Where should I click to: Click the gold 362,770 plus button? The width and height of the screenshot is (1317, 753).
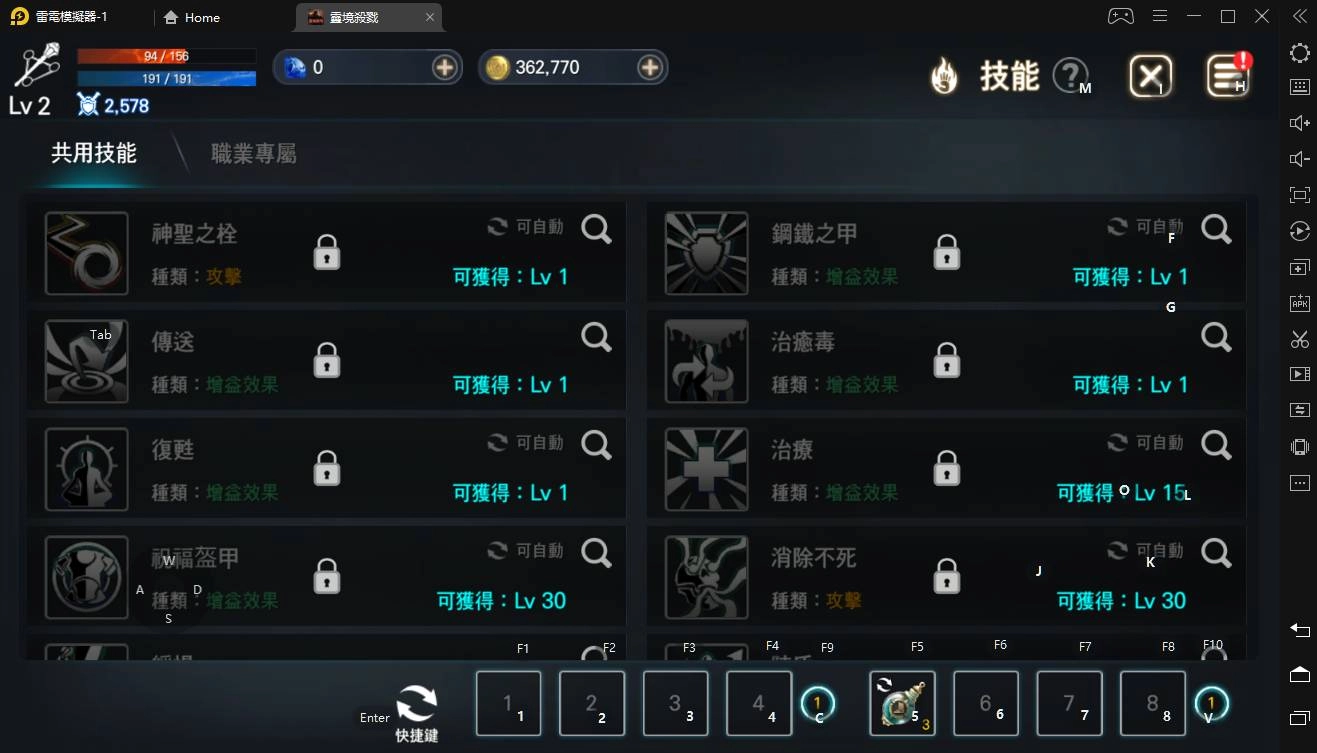click(x=651, y=67)
